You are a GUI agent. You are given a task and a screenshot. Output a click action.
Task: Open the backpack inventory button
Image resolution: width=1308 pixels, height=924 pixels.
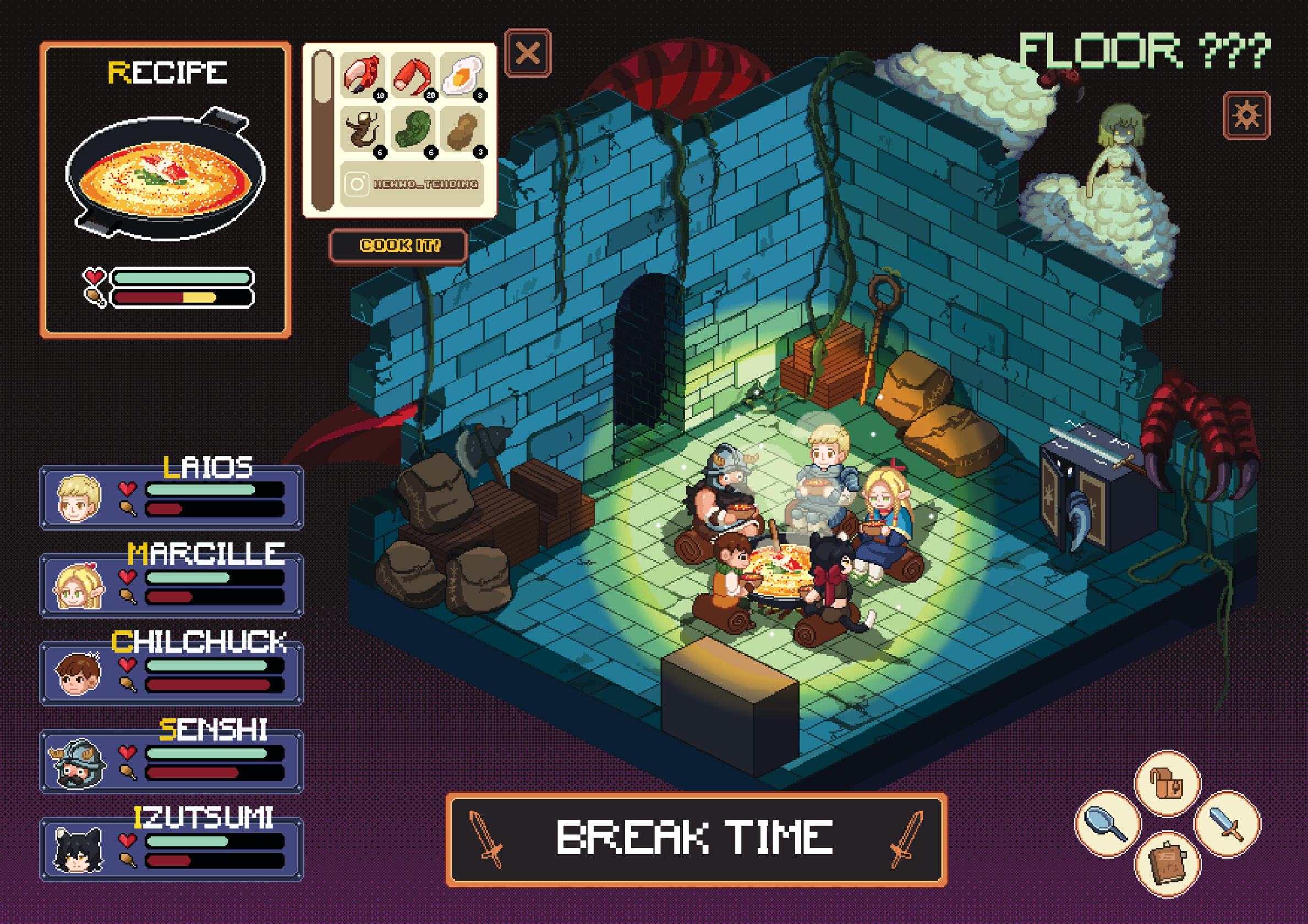coord(1167,783)
